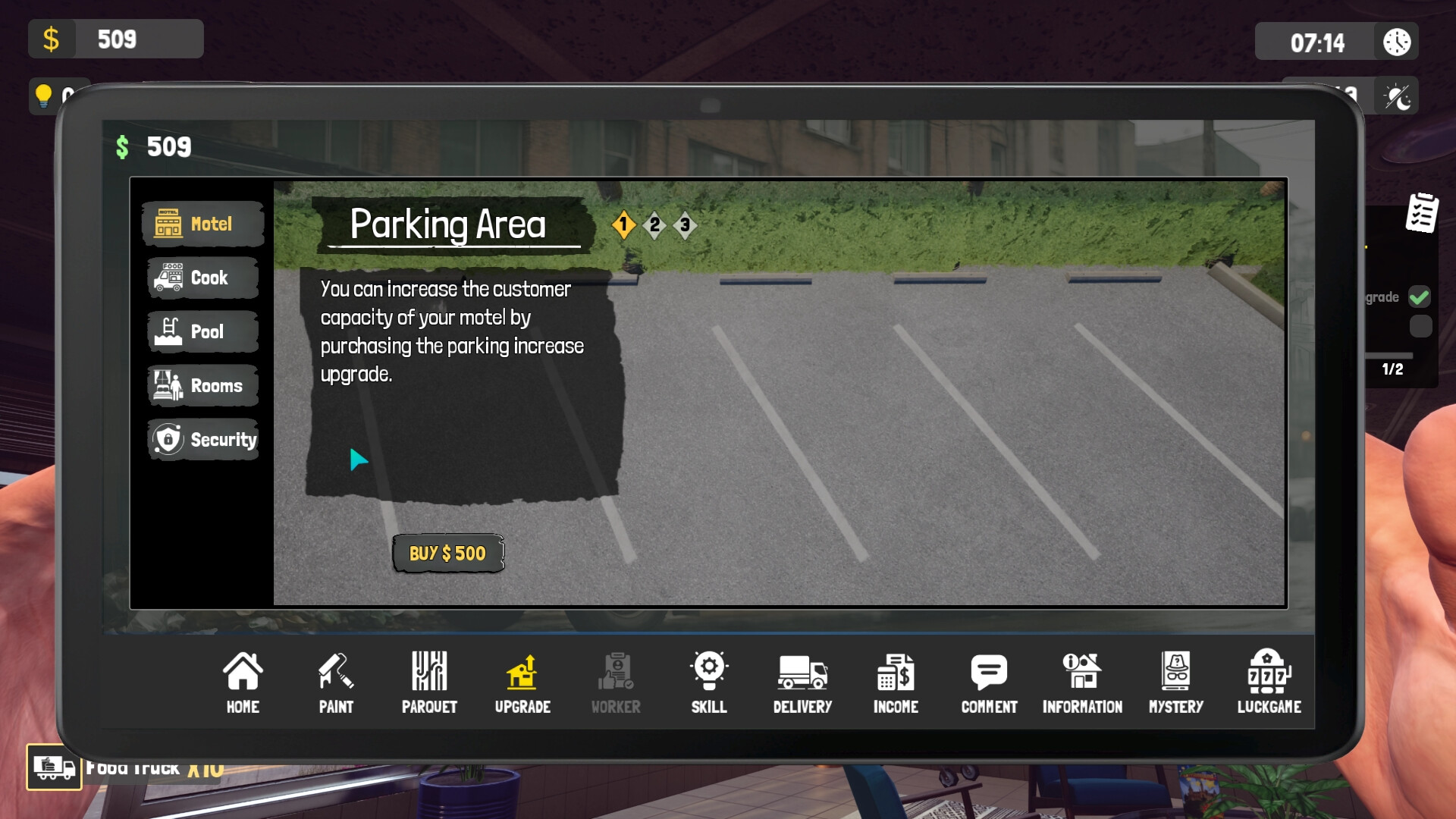Open the Cook upgrades section
This screenshot has width=1456, height=819.
point(202,278)
